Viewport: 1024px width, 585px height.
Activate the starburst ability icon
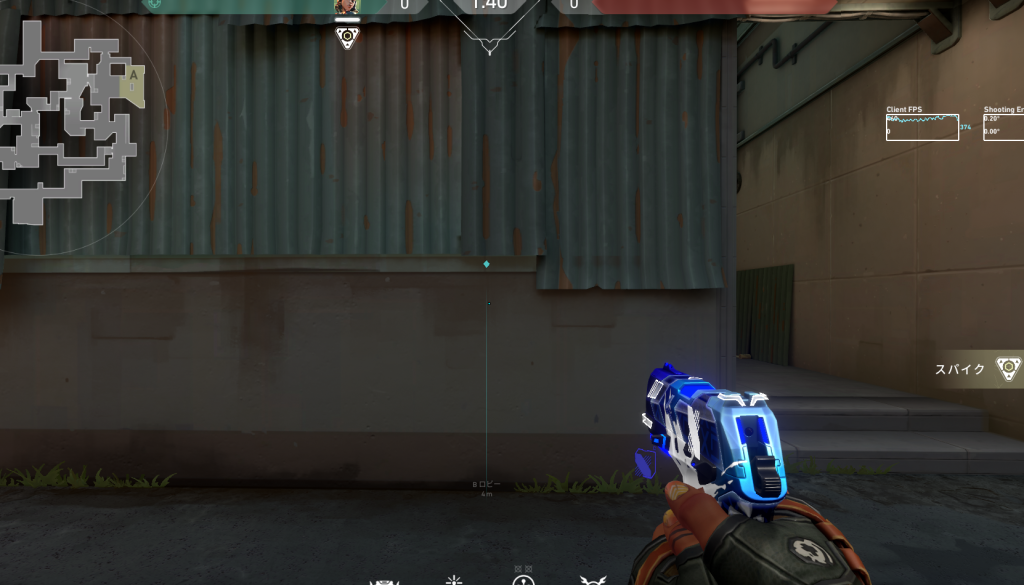coord(454,580)
